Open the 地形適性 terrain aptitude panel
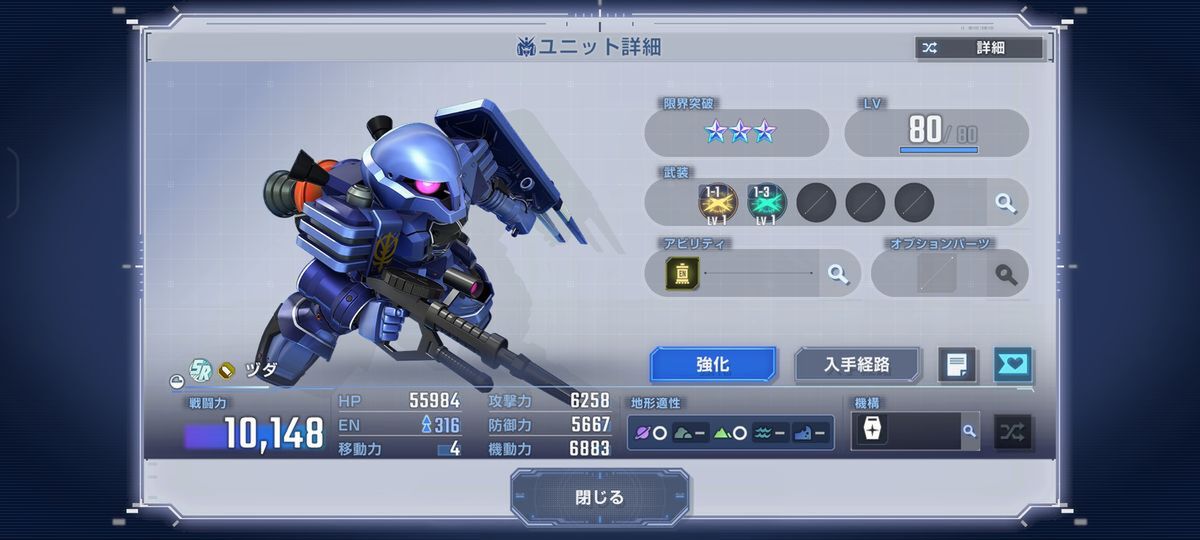 click(x=730, y=433)
